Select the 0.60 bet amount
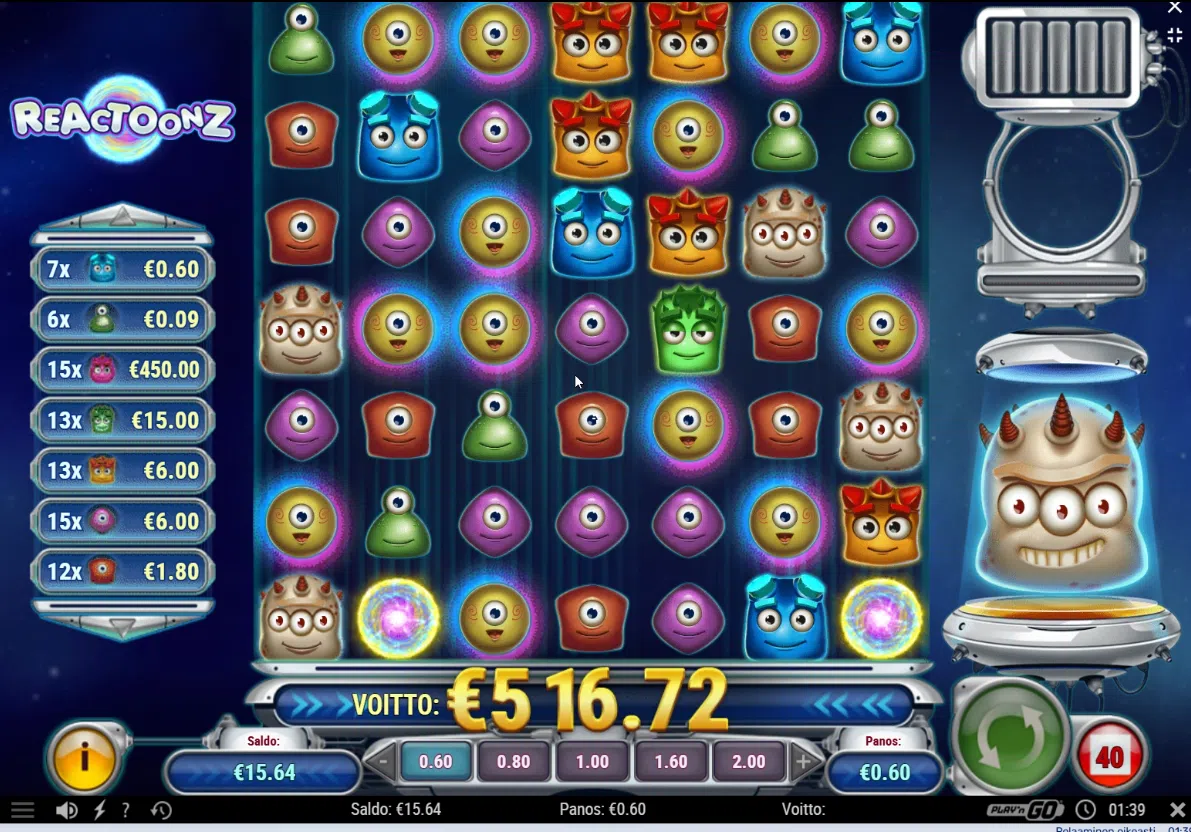This screenshot has height=832, width=1191. coord(436,761)
